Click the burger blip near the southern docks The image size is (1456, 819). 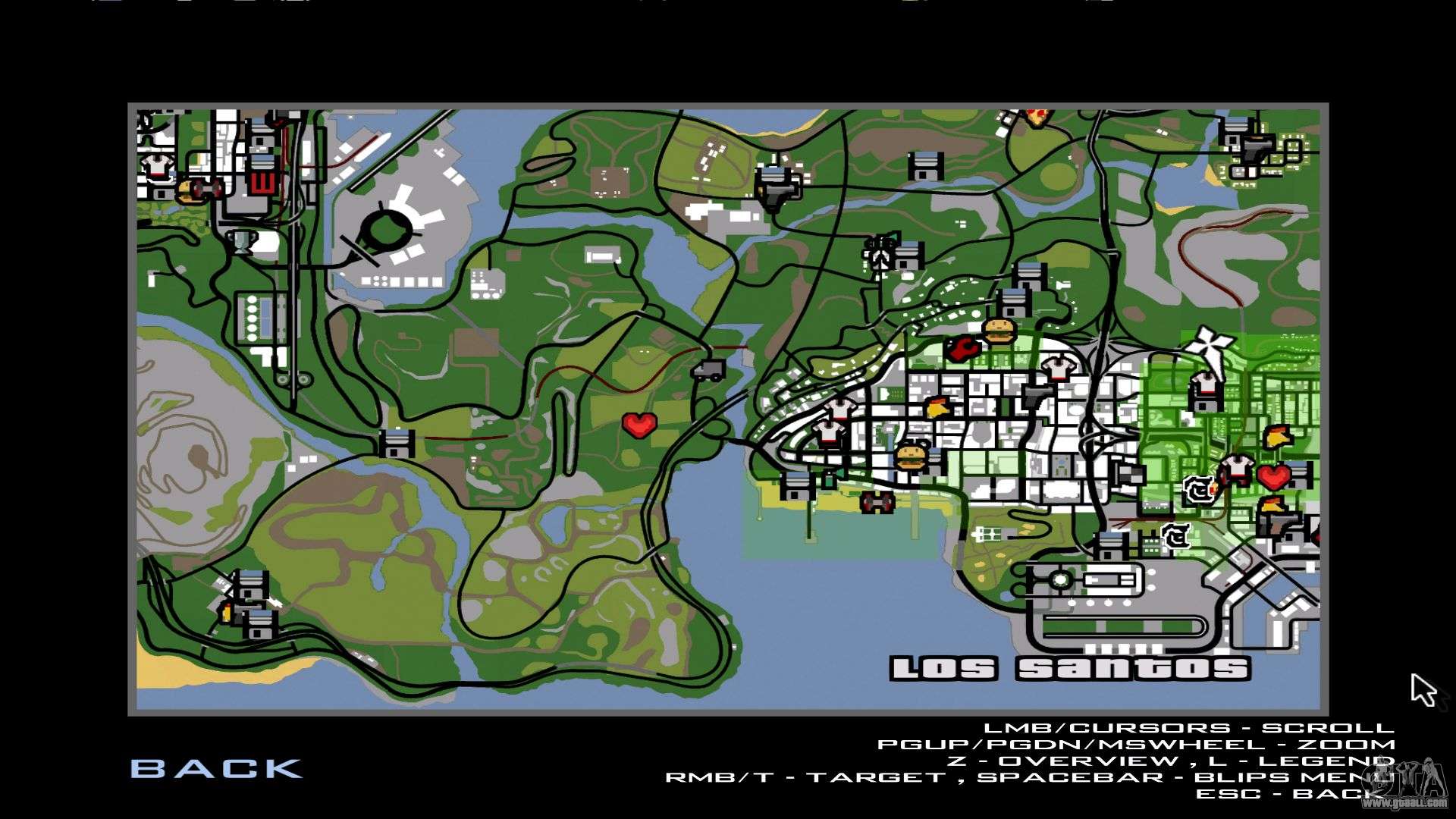(x=910, y=457)
